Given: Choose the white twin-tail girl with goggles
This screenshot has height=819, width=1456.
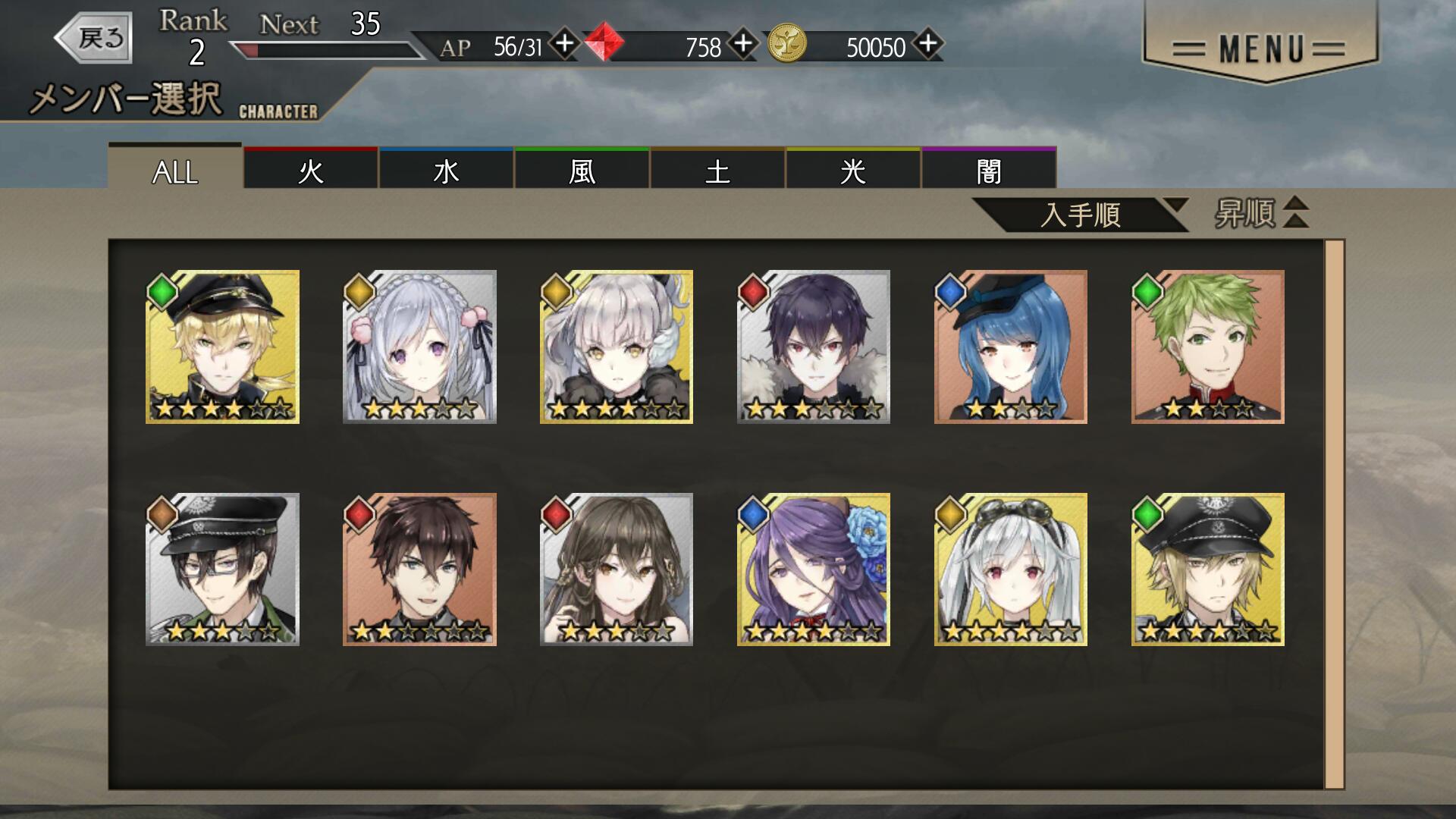Looking at the screenshot, I should [1010, 570].
